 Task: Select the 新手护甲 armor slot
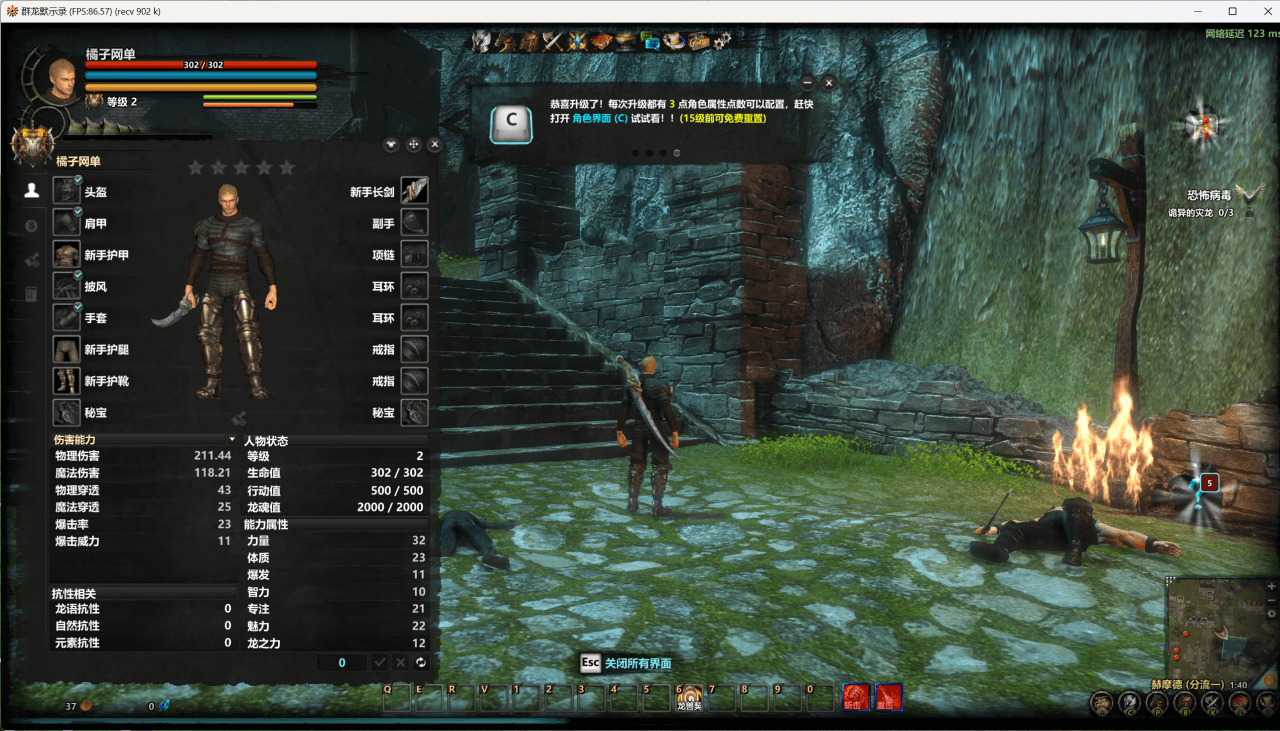coord(66,254)
